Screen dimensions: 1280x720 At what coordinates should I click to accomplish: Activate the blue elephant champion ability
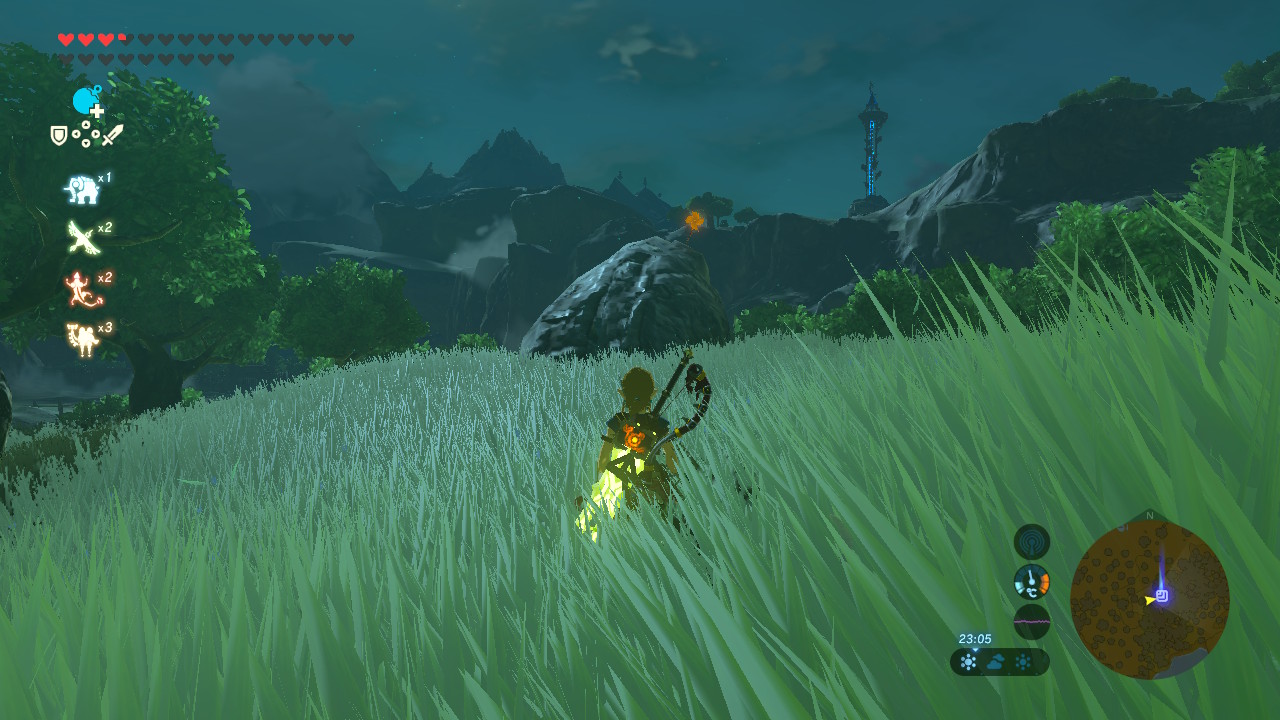click(80, 189)
